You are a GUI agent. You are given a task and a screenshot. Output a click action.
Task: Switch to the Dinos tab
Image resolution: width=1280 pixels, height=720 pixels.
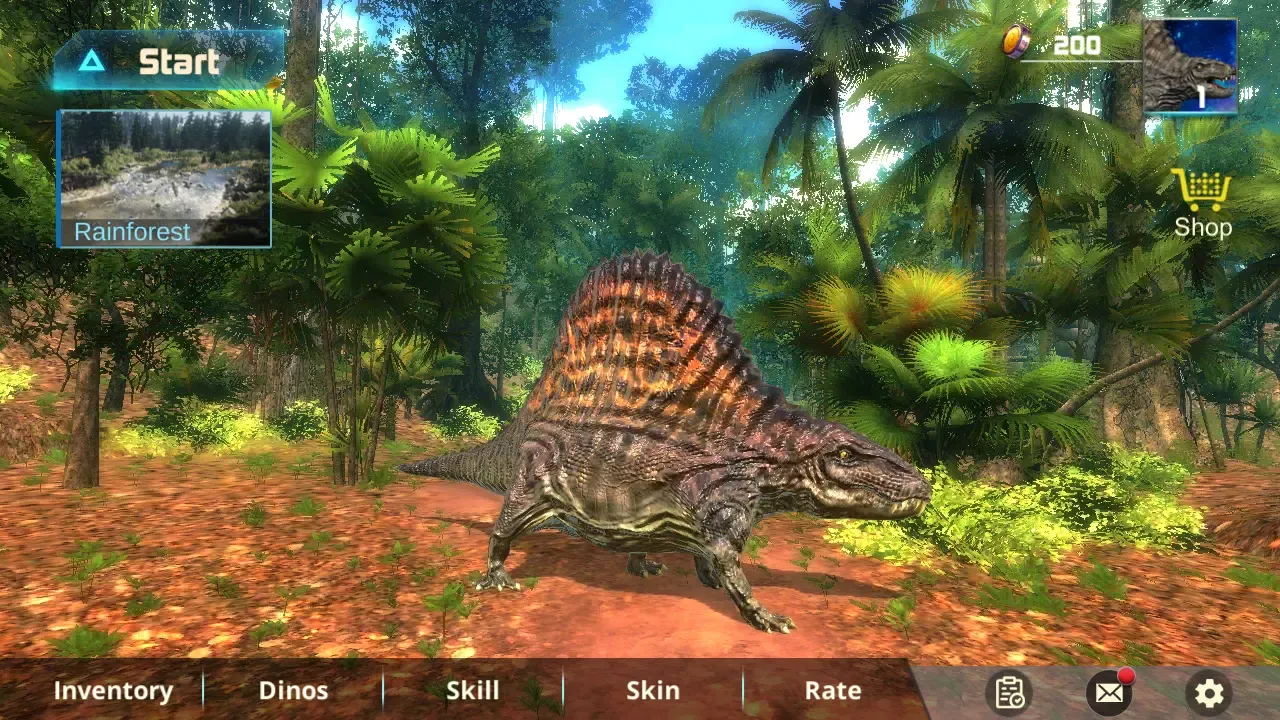point(293,690)
